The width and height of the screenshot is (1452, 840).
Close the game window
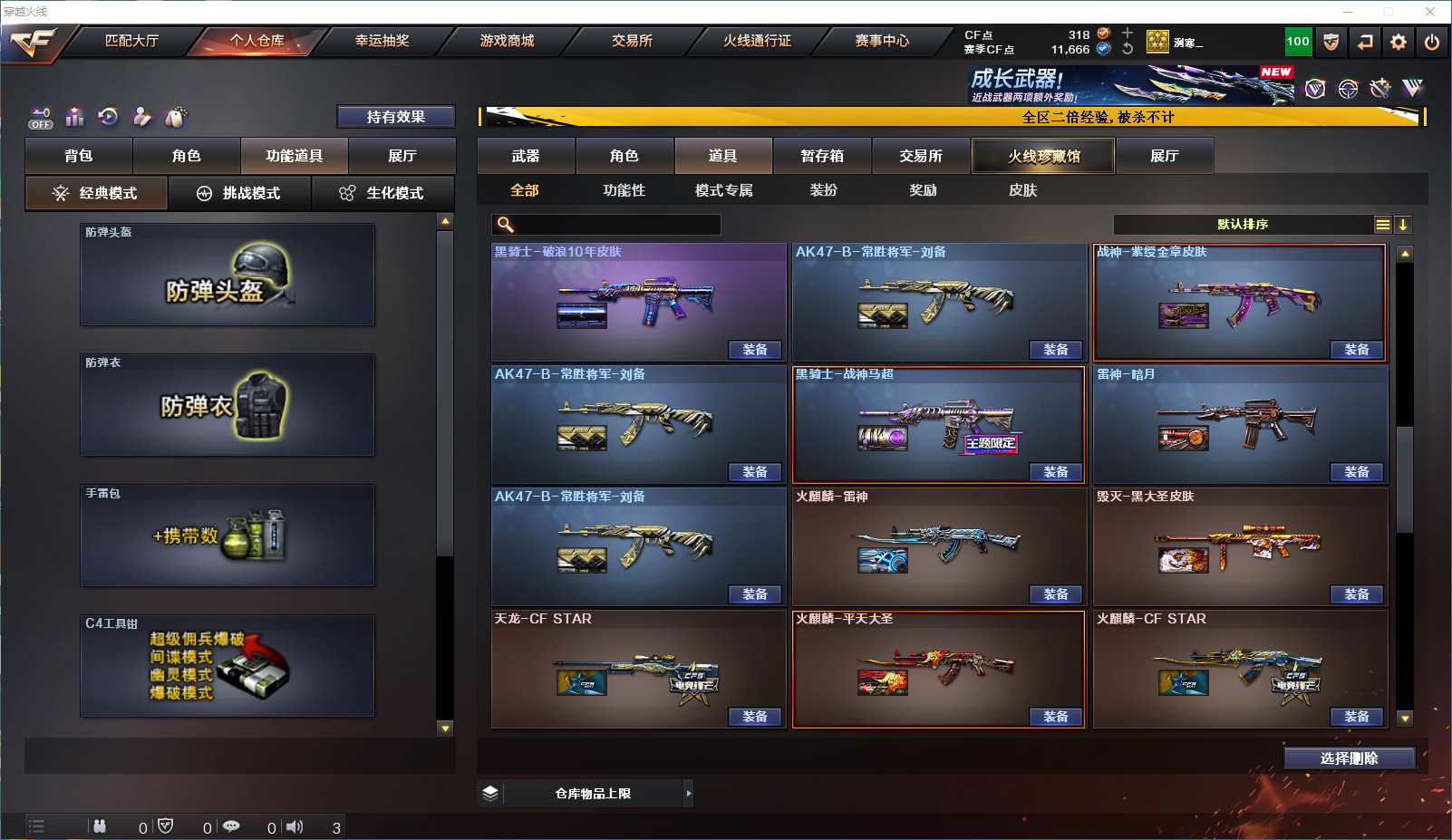click(x=1430, y=12)
